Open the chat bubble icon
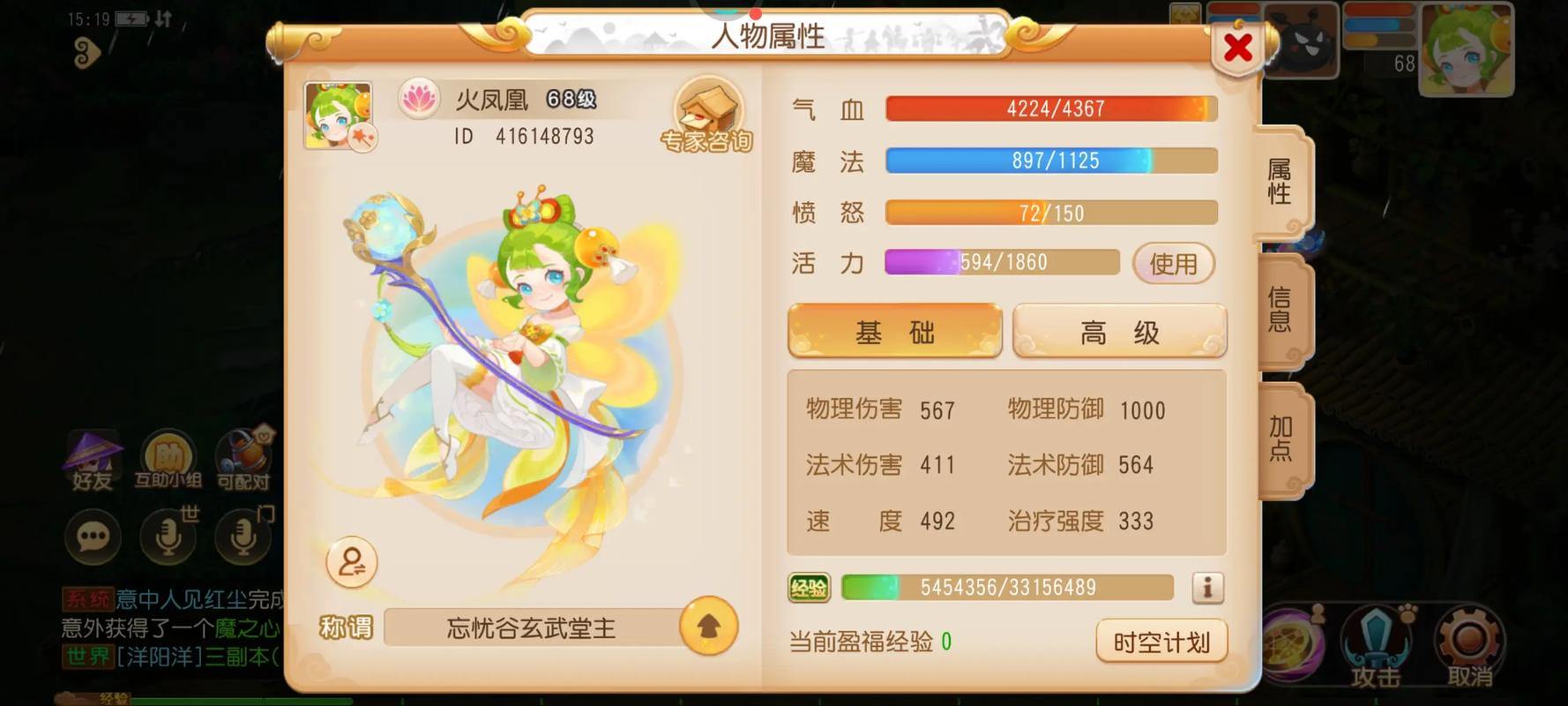 (93, 537)
